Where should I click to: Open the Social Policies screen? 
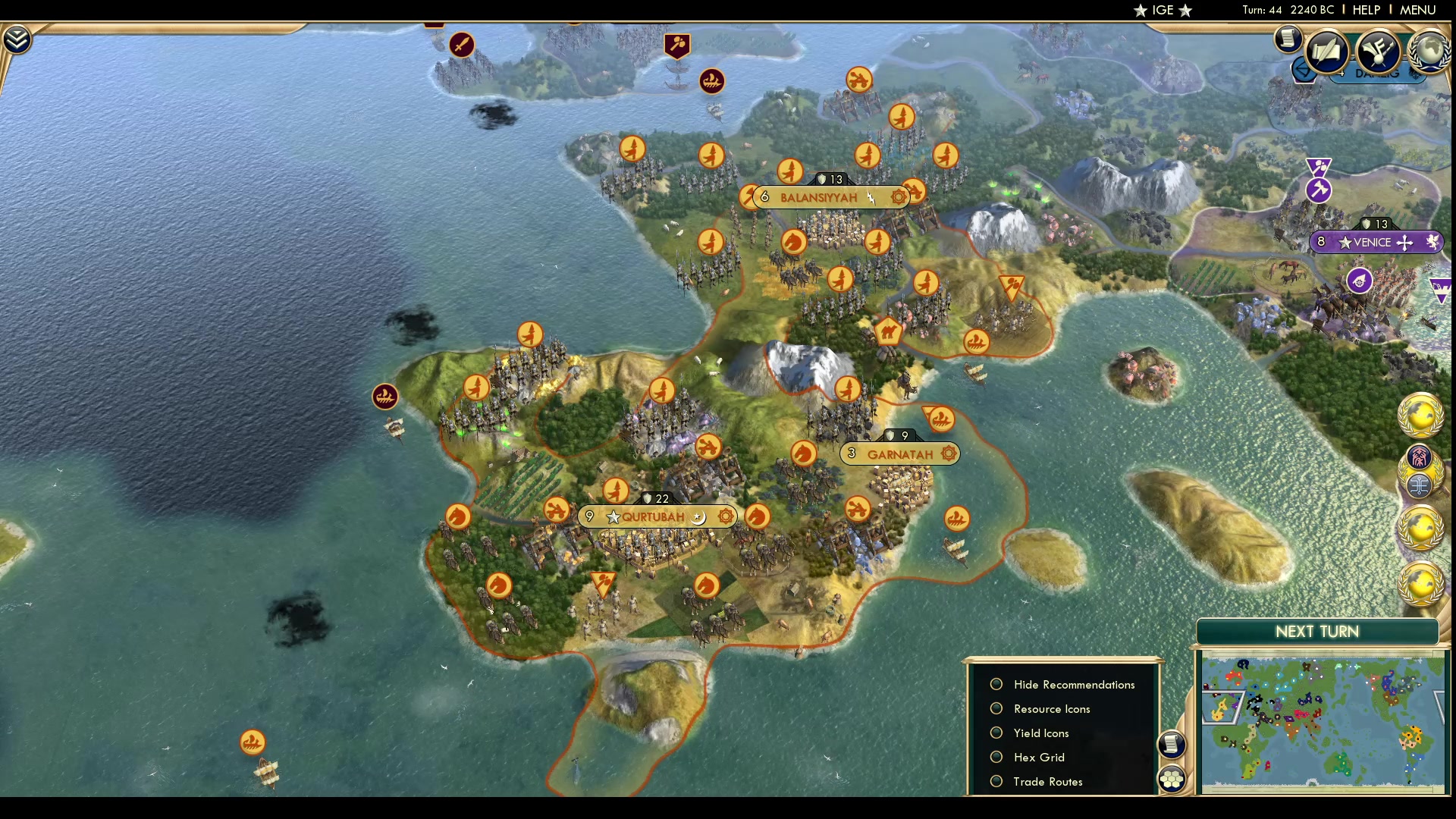click(x=1329, y=50)
